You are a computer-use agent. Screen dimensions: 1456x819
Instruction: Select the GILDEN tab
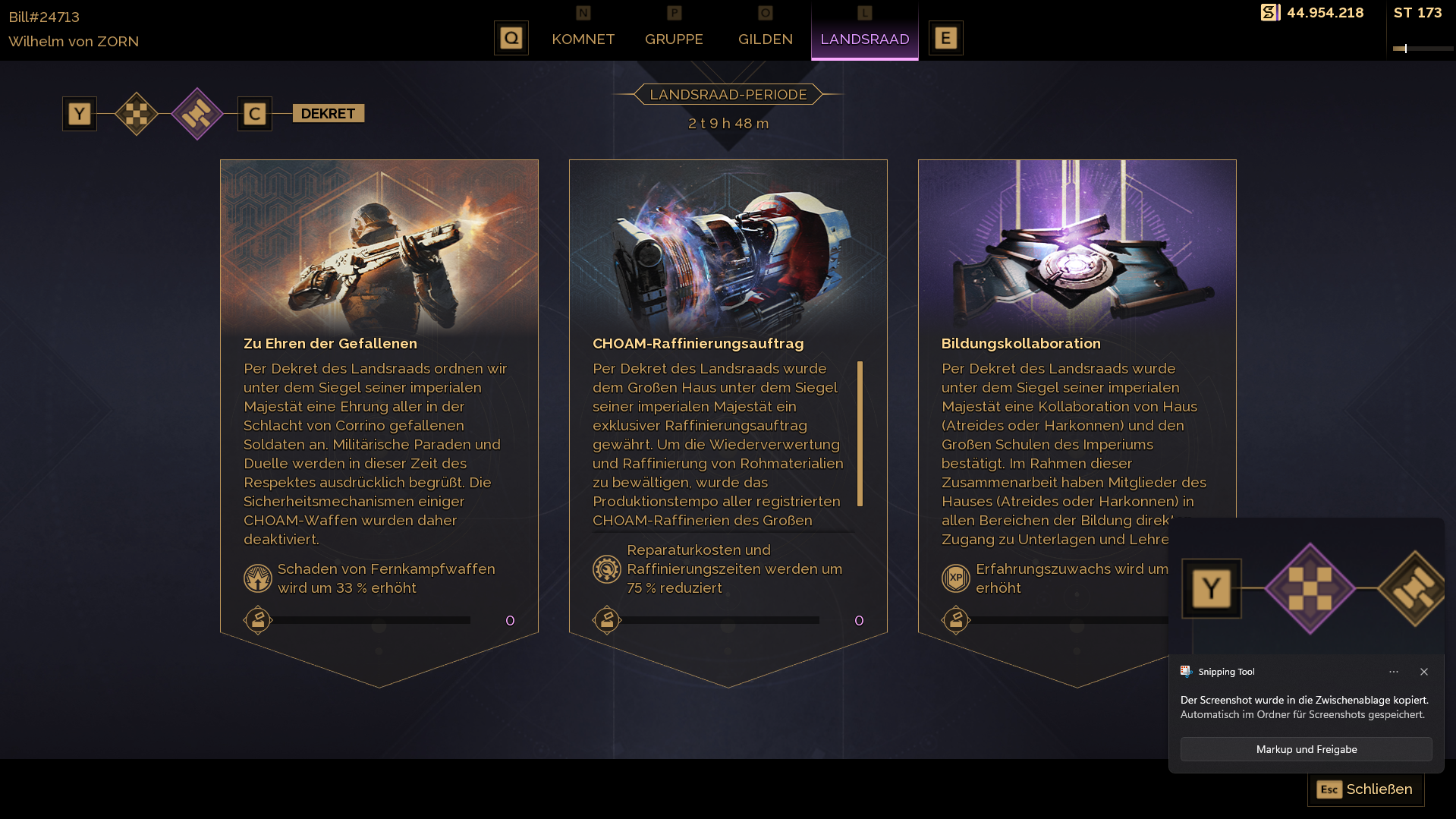[765, 39]
